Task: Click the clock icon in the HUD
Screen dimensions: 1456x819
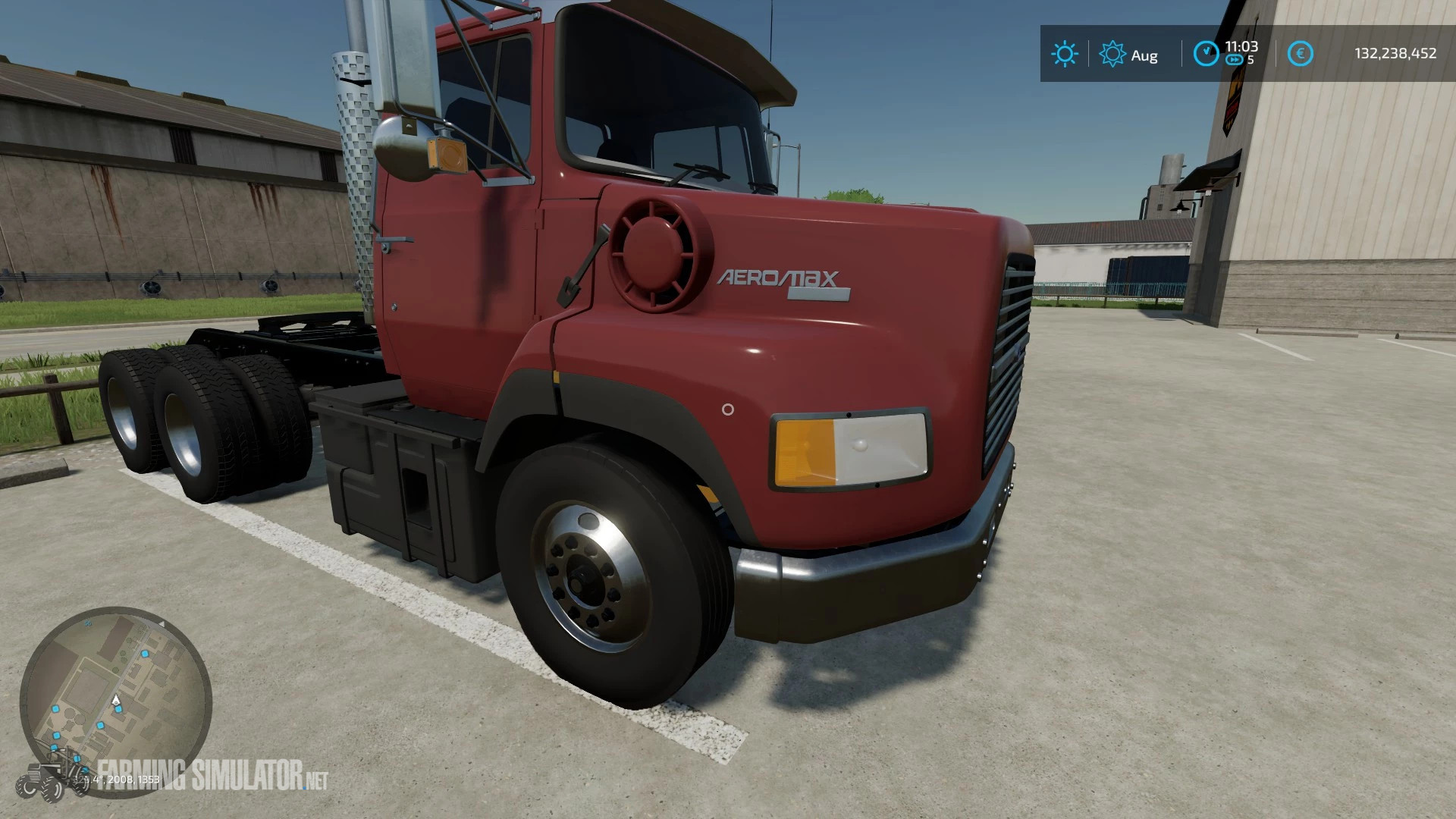Action: pos(1206,53)
